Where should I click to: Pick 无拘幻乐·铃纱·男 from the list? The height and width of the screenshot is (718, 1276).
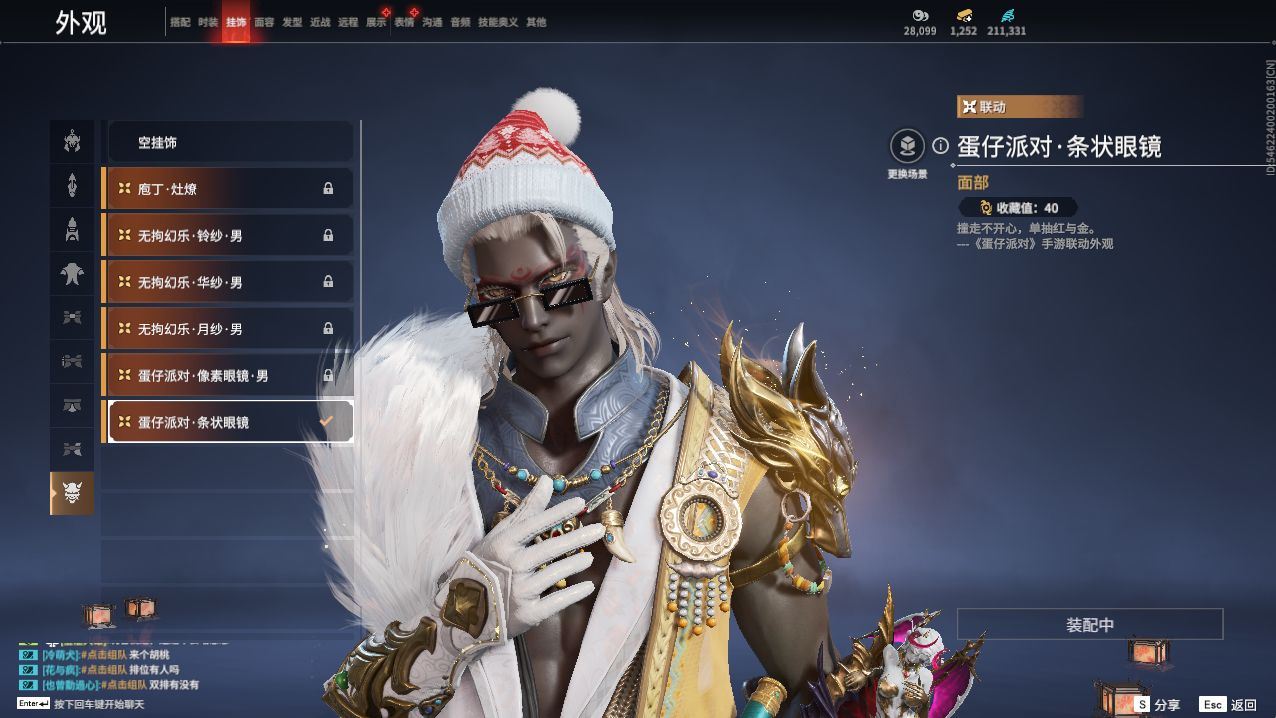click(x=228, y=236)
